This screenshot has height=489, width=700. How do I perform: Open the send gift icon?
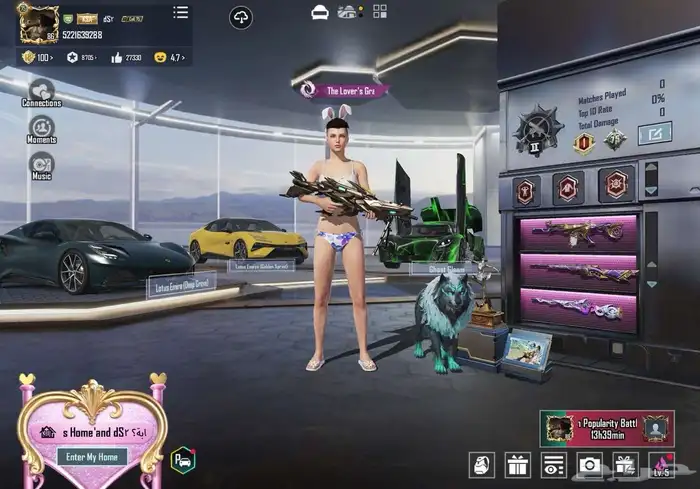point(625,465)
